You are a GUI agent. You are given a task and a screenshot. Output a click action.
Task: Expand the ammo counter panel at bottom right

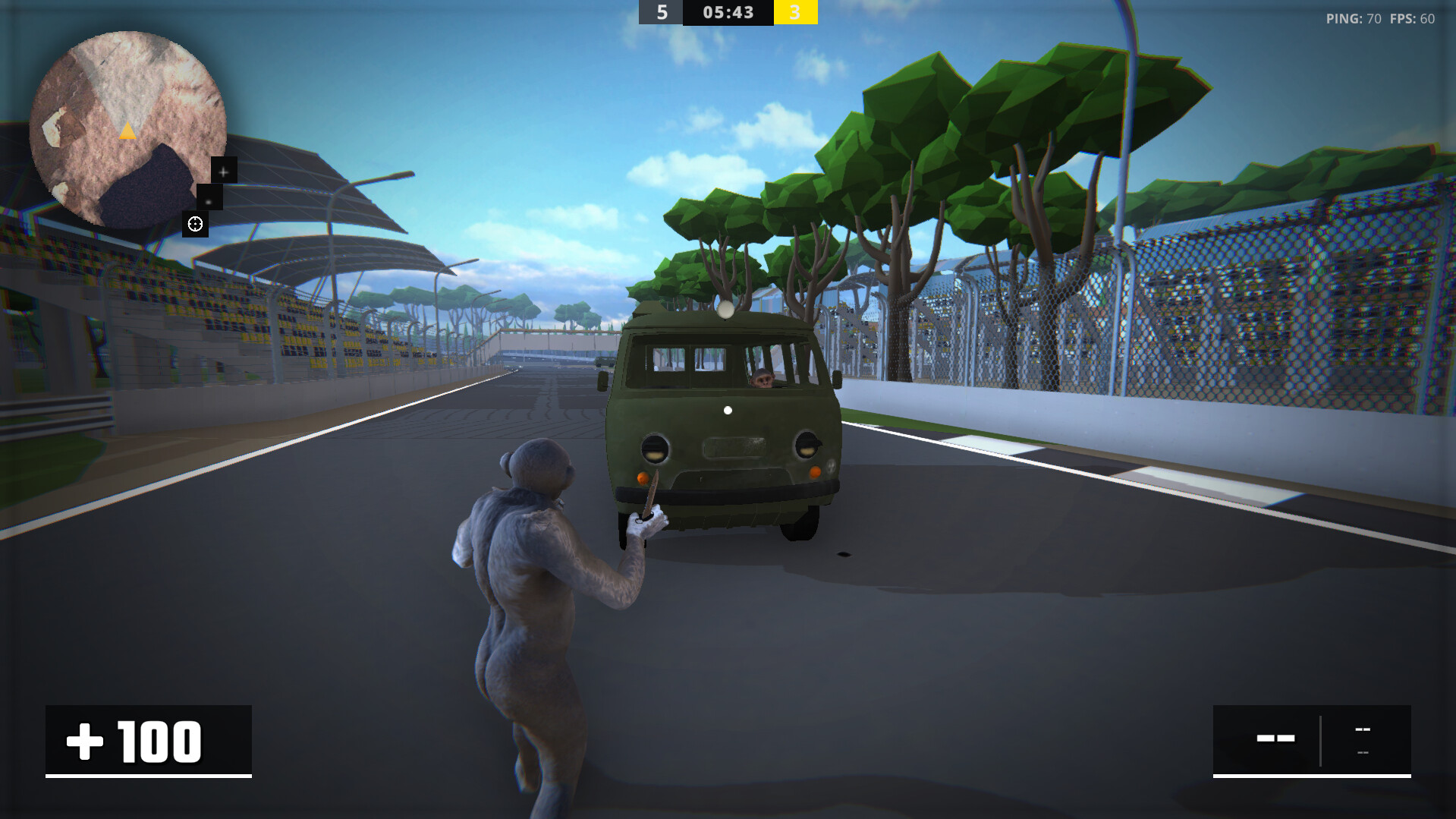1313,740
